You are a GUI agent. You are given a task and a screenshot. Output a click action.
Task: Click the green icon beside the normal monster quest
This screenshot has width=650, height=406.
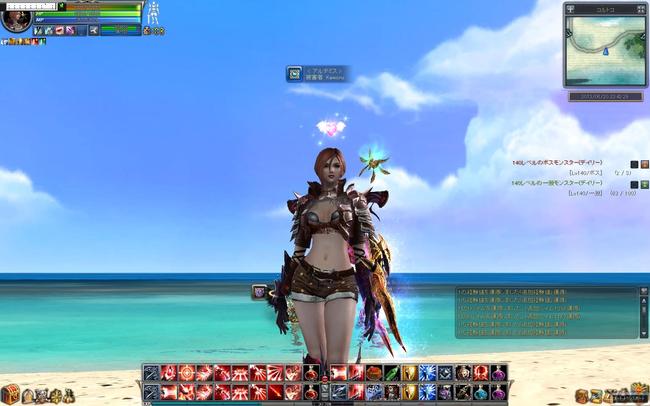click(x=645, y=184)
